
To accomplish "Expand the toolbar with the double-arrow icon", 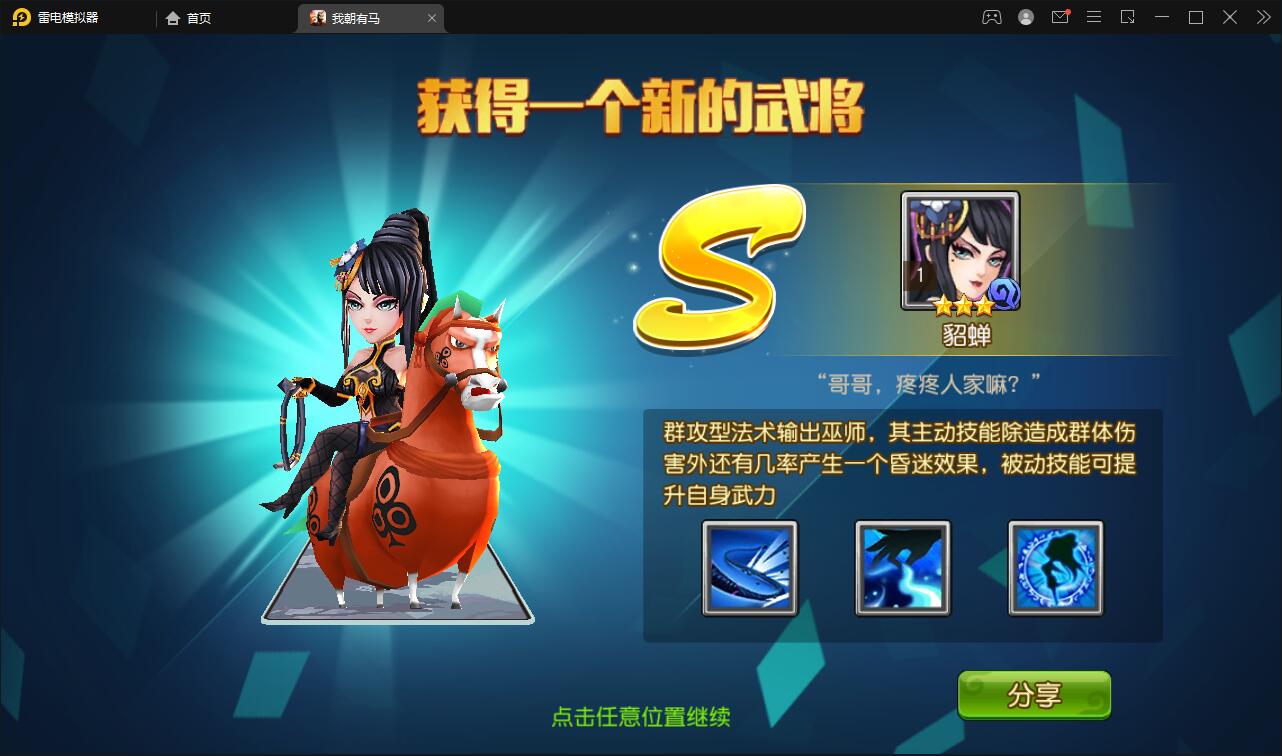I will [x=1262, y=17].
